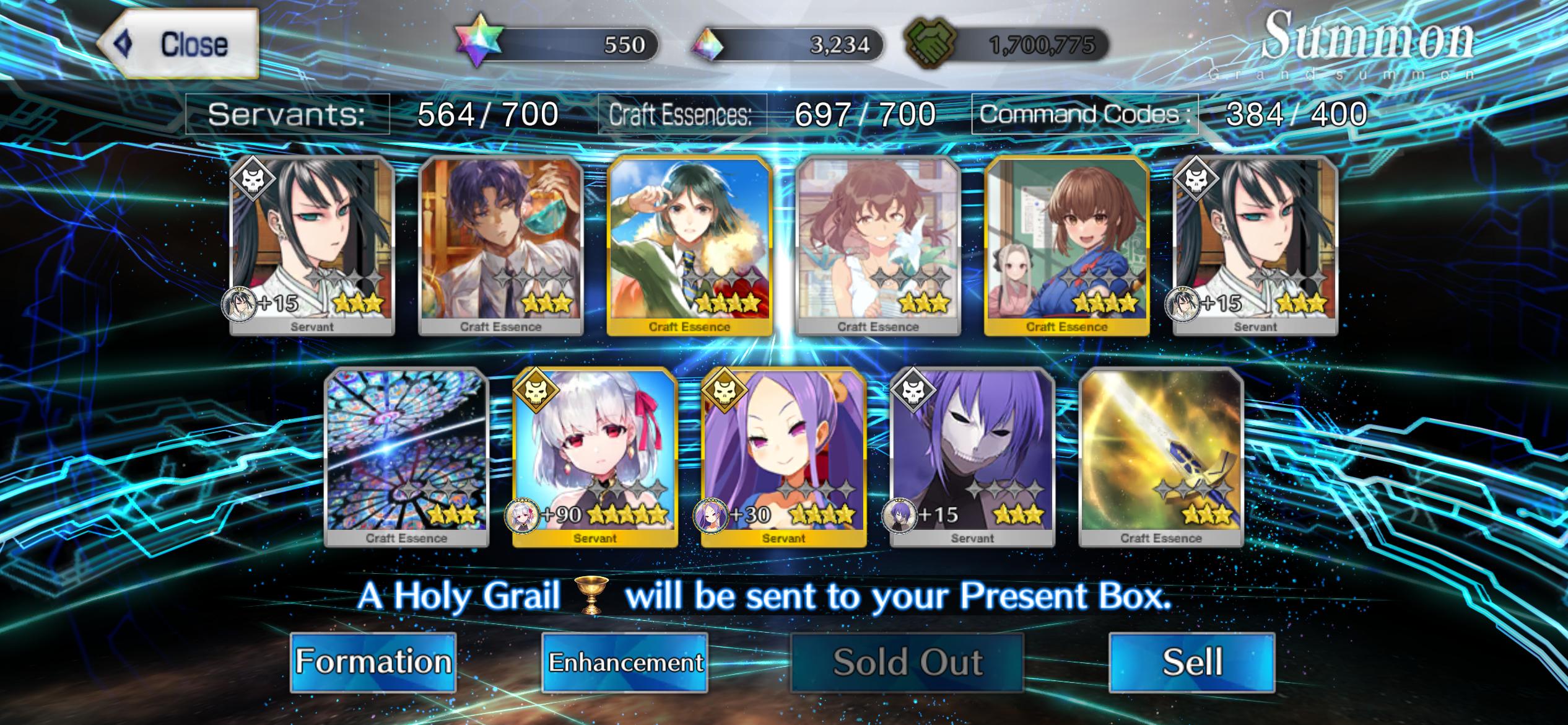
Task: Select the 5-star silver-haired Servant card
Action: 595,457
